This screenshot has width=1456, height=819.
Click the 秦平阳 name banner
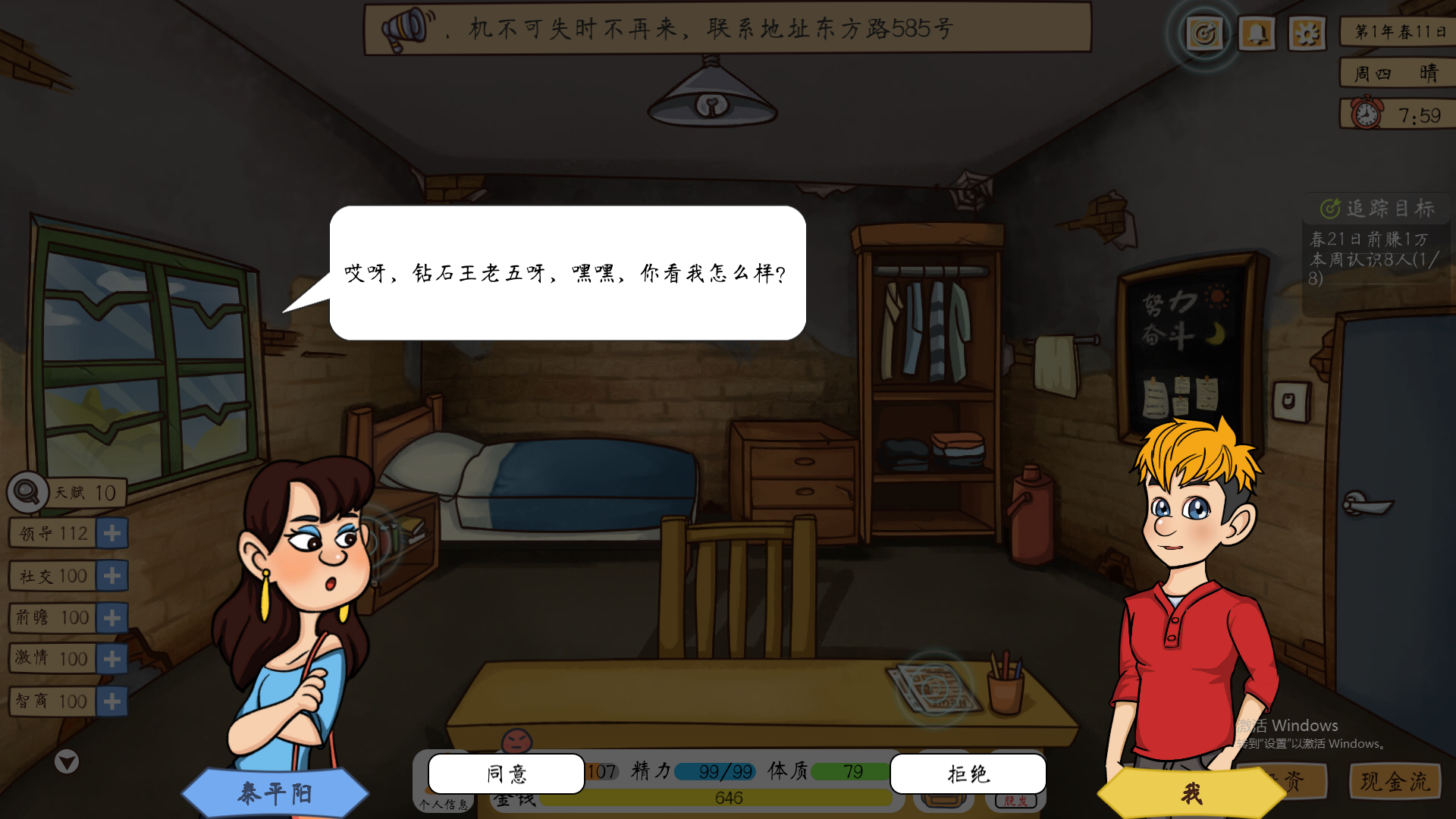tap(276, 792)
